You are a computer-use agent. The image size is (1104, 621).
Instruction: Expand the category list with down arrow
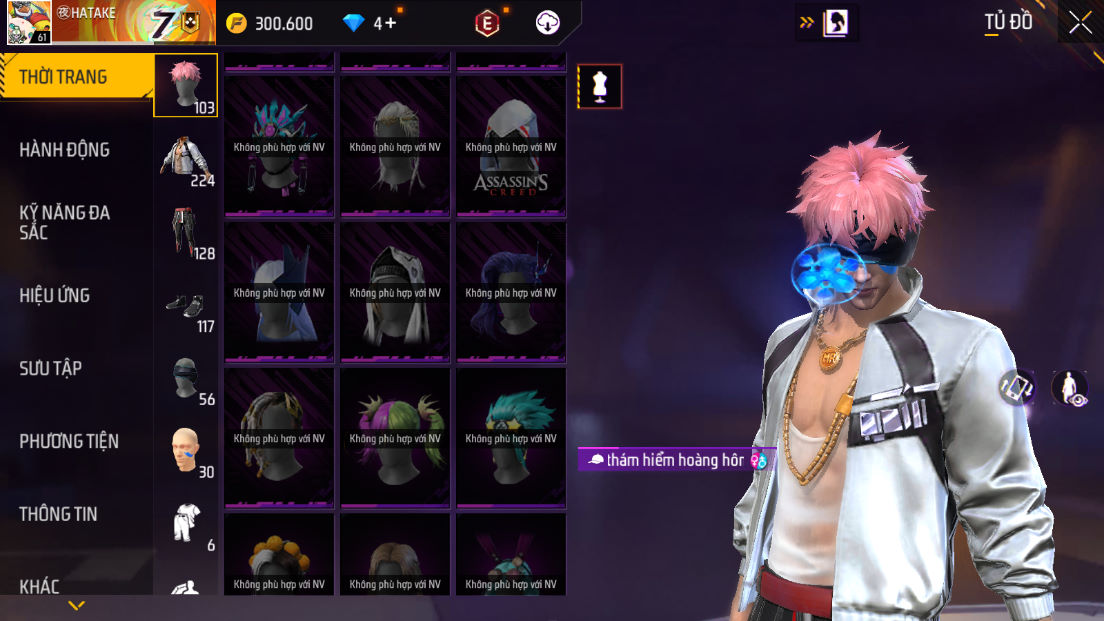[x=76, y=606]
